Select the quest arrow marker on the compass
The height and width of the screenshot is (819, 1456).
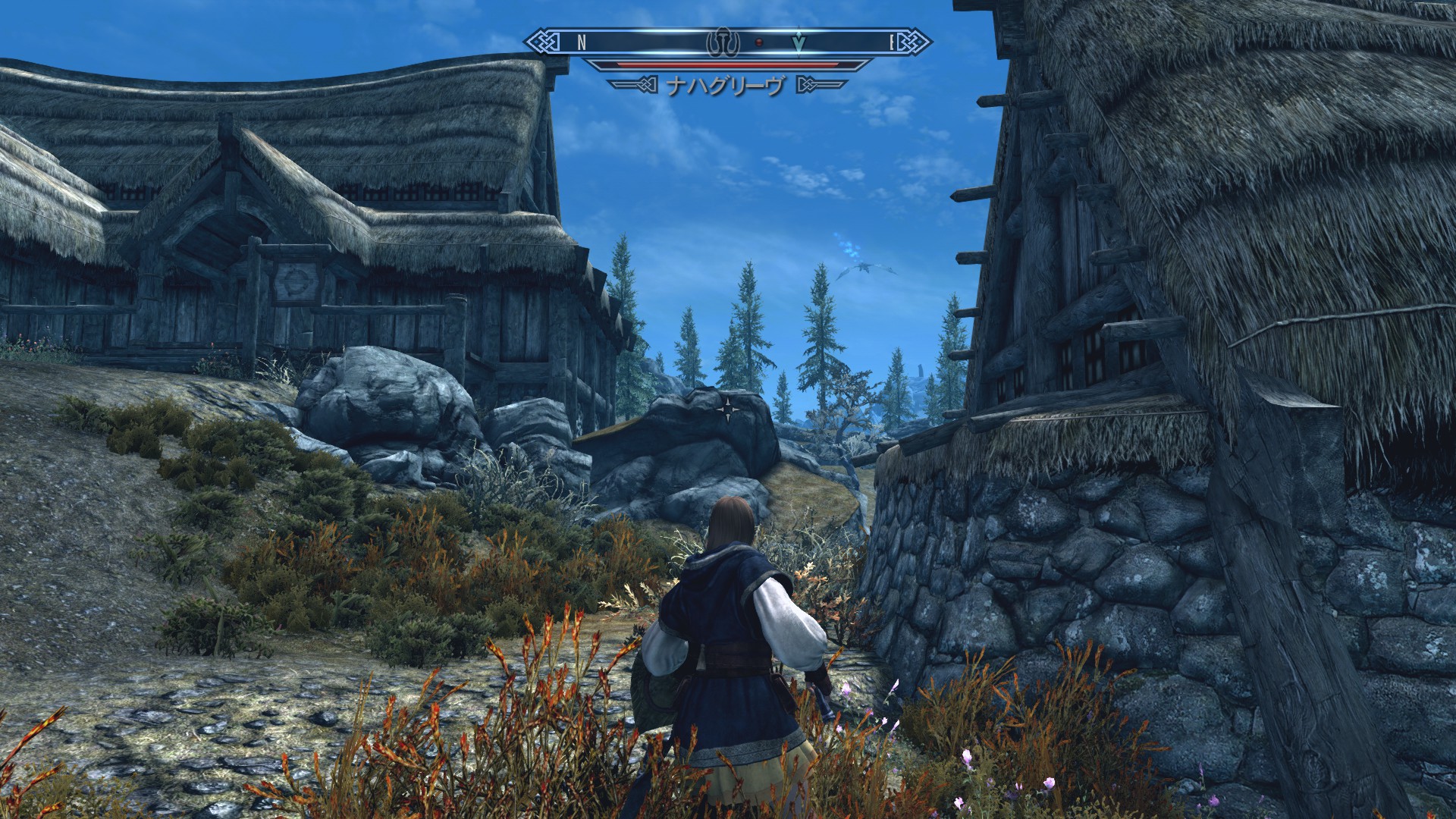coord(799,43)
